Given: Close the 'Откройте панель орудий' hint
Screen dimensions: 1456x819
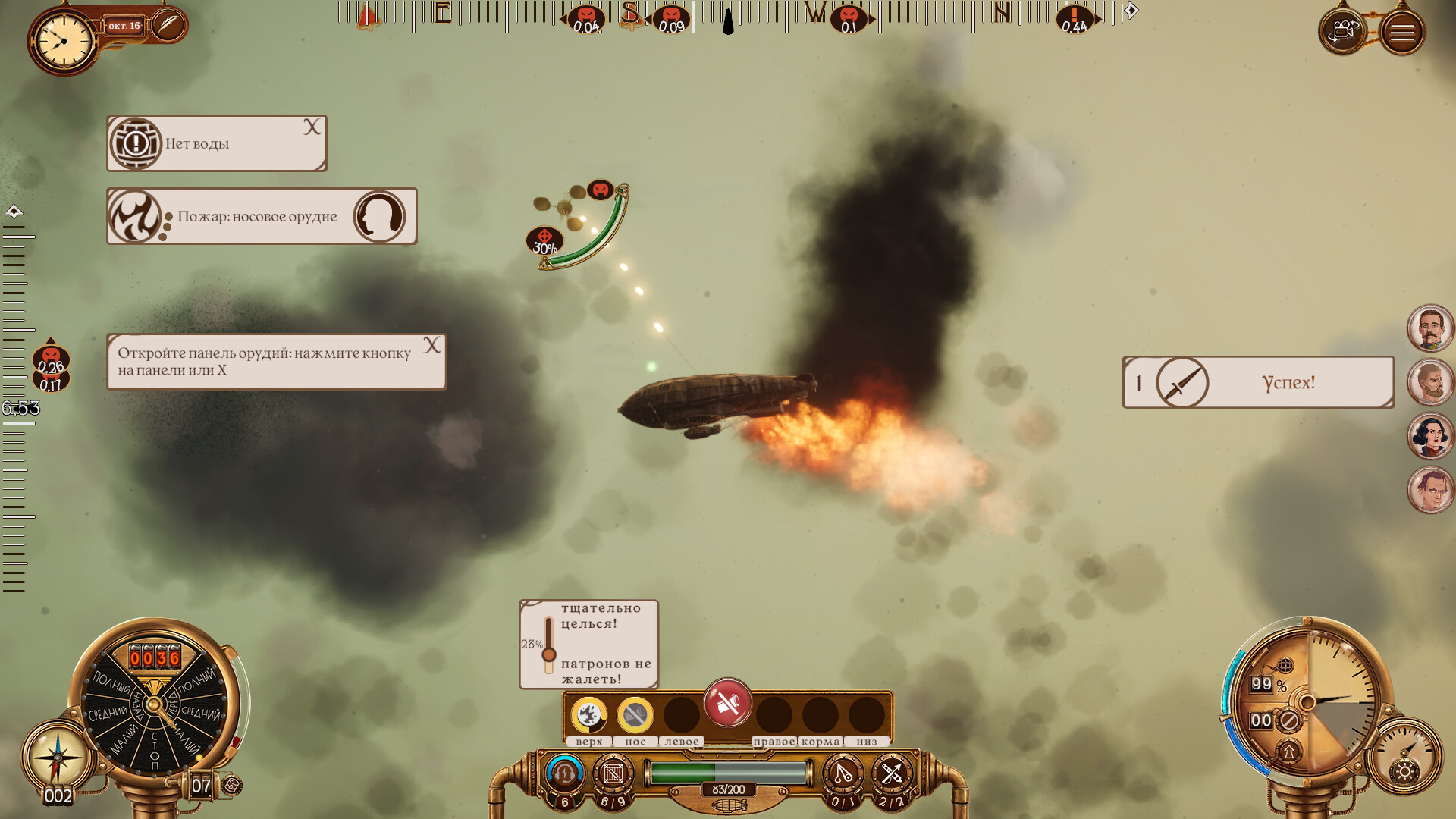Looking at the screenshot, I should (431, 346).
